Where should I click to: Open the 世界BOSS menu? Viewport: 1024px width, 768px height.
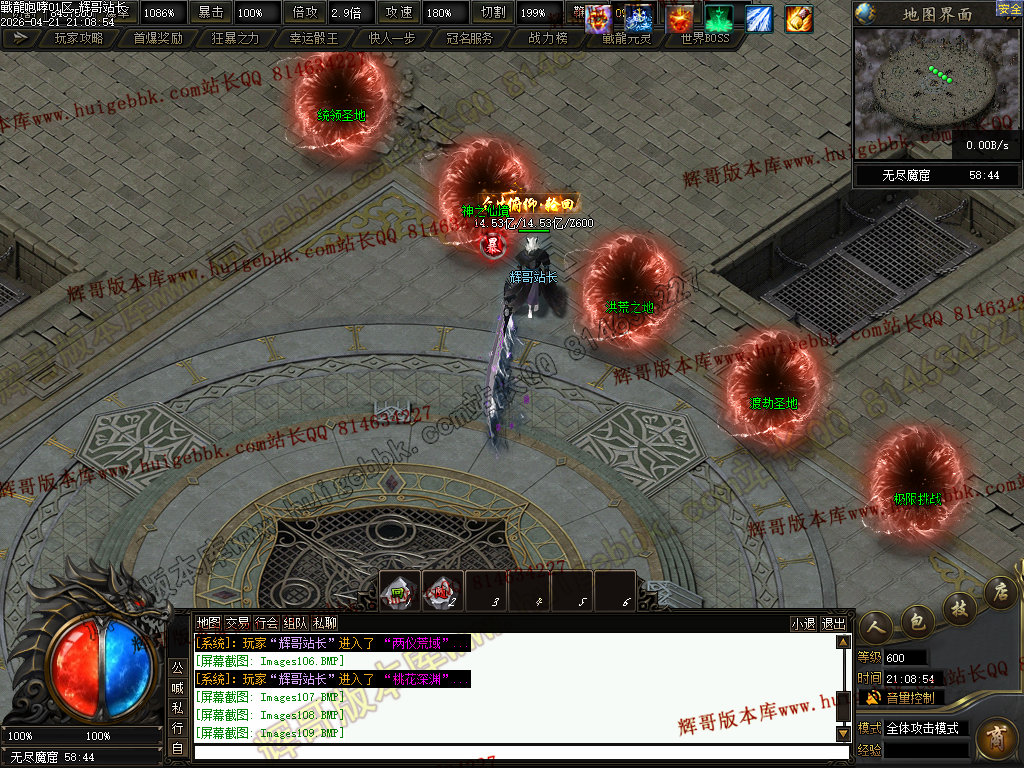click(705, 38)
